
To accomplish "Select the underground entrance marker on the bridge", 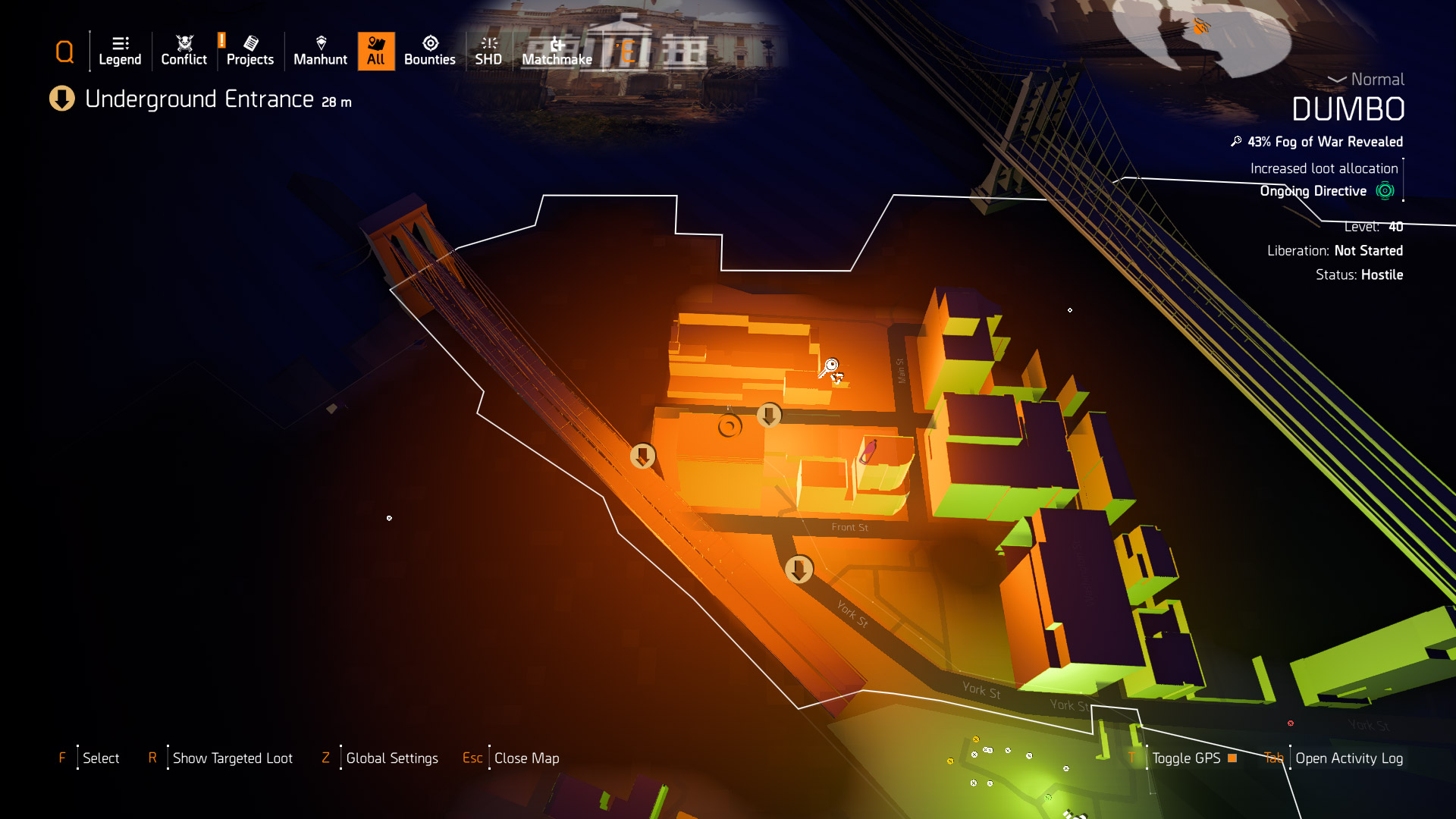I will pyautogui.click(x=643, y=456).
